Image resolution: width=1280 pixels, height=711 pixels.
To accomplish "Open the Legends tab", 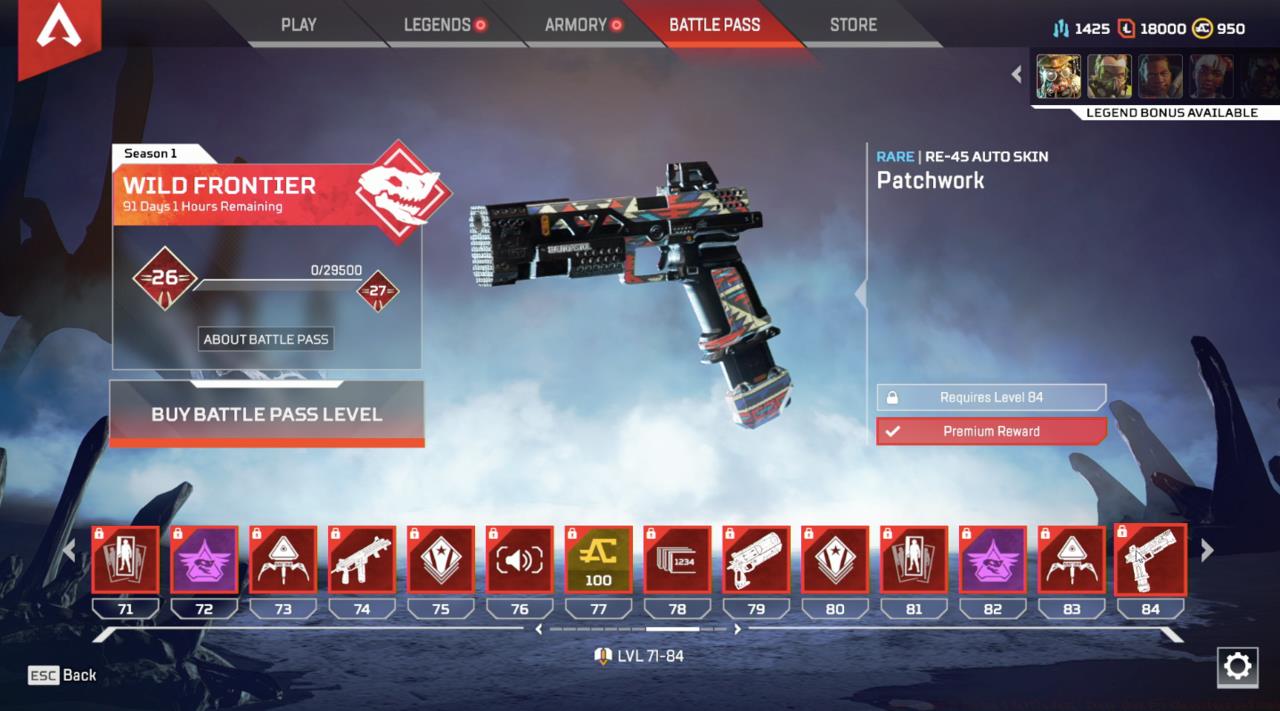I will point(437,25).
